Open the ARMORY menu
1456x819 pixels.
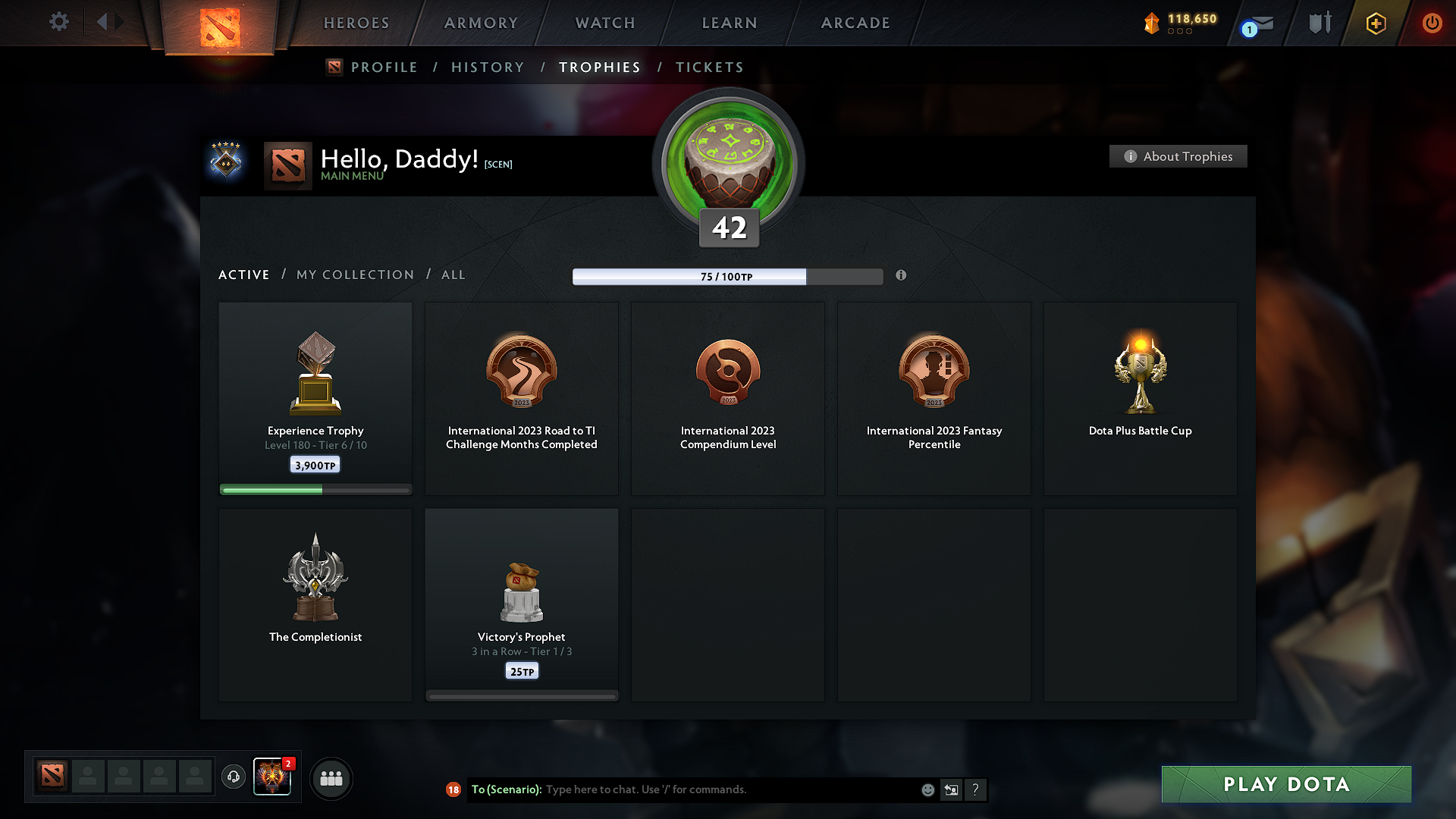point(481,23)
